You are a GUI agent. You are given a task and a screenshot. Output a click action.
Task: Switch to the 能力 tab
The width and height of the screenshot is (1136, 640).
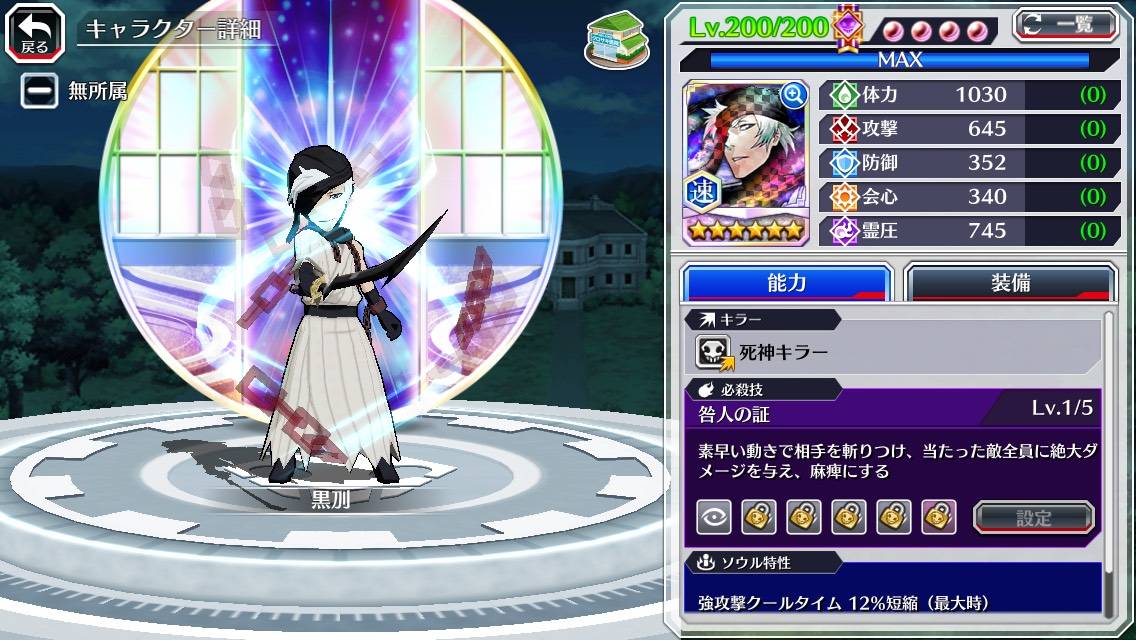point(786,283)
